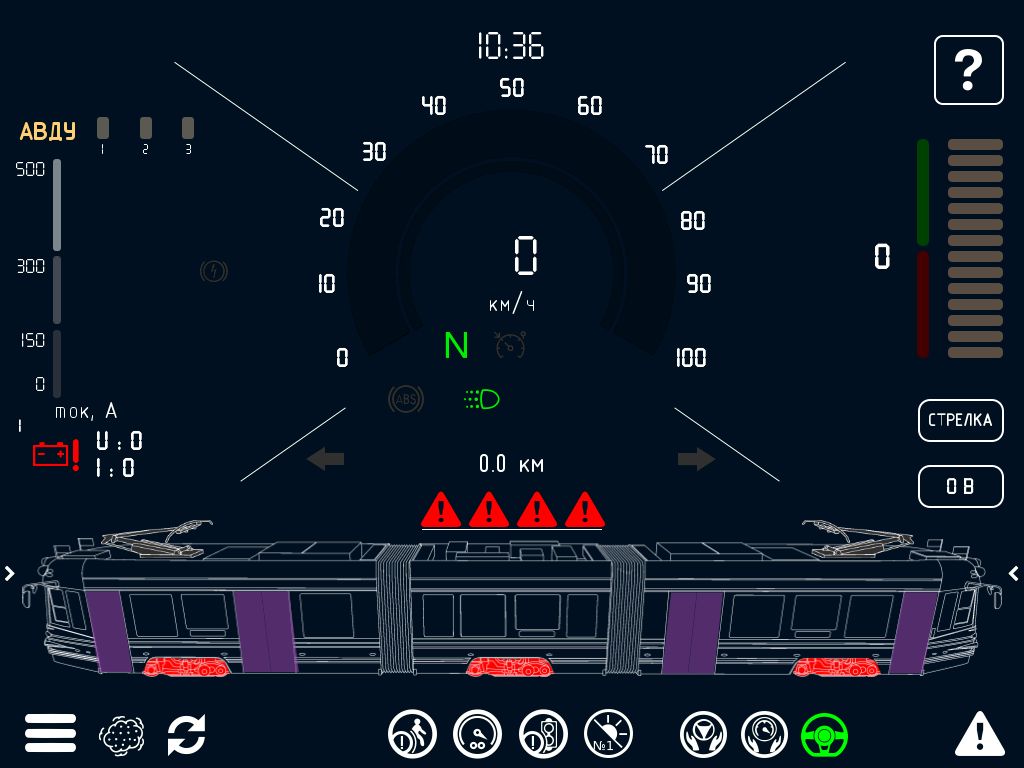Toggle the green headlight indicator

482,400
